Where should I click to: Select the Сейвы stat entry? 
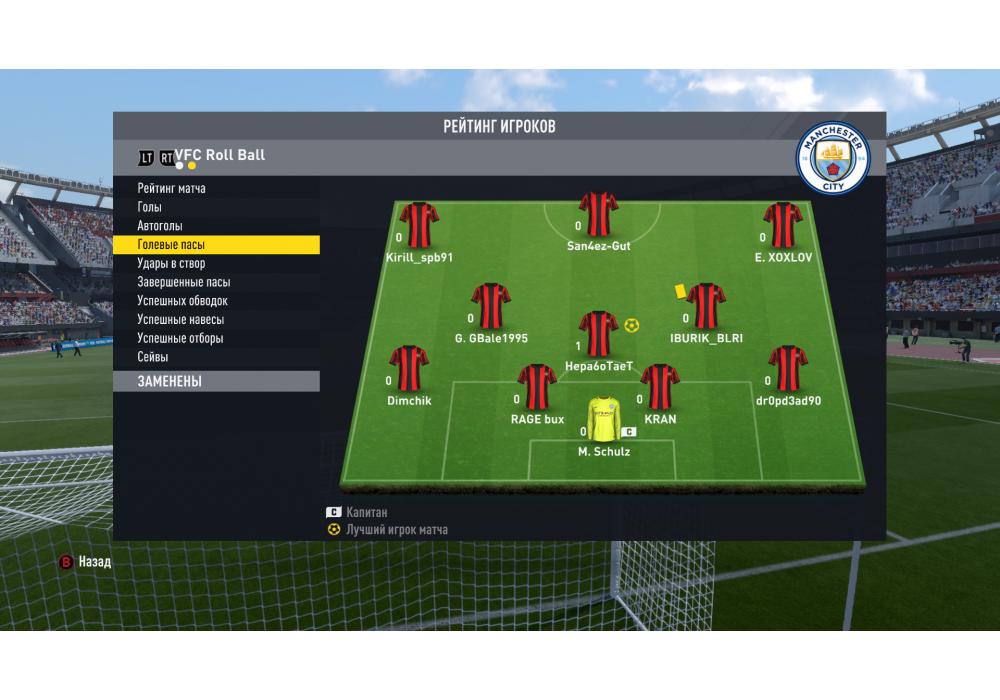(152, 357)
